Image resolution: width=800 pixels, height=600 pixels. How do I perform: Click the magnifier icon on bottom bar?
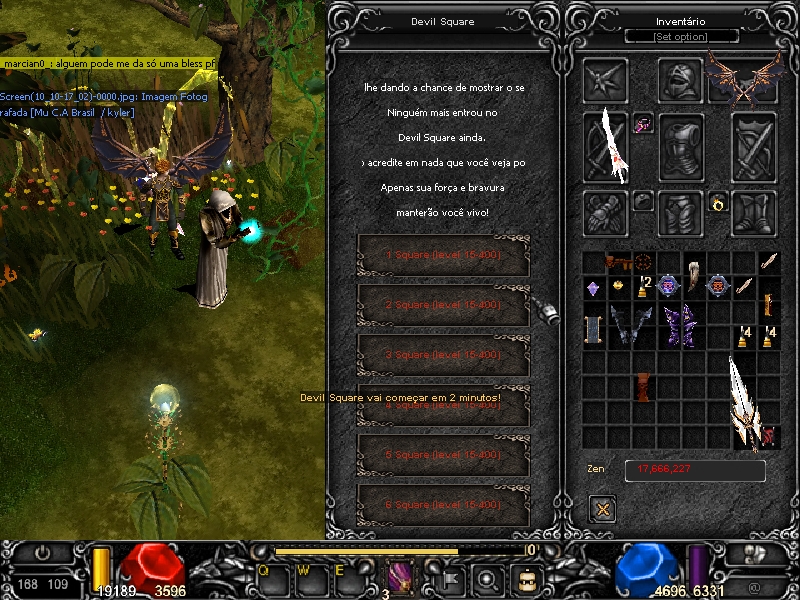(488, 578)
